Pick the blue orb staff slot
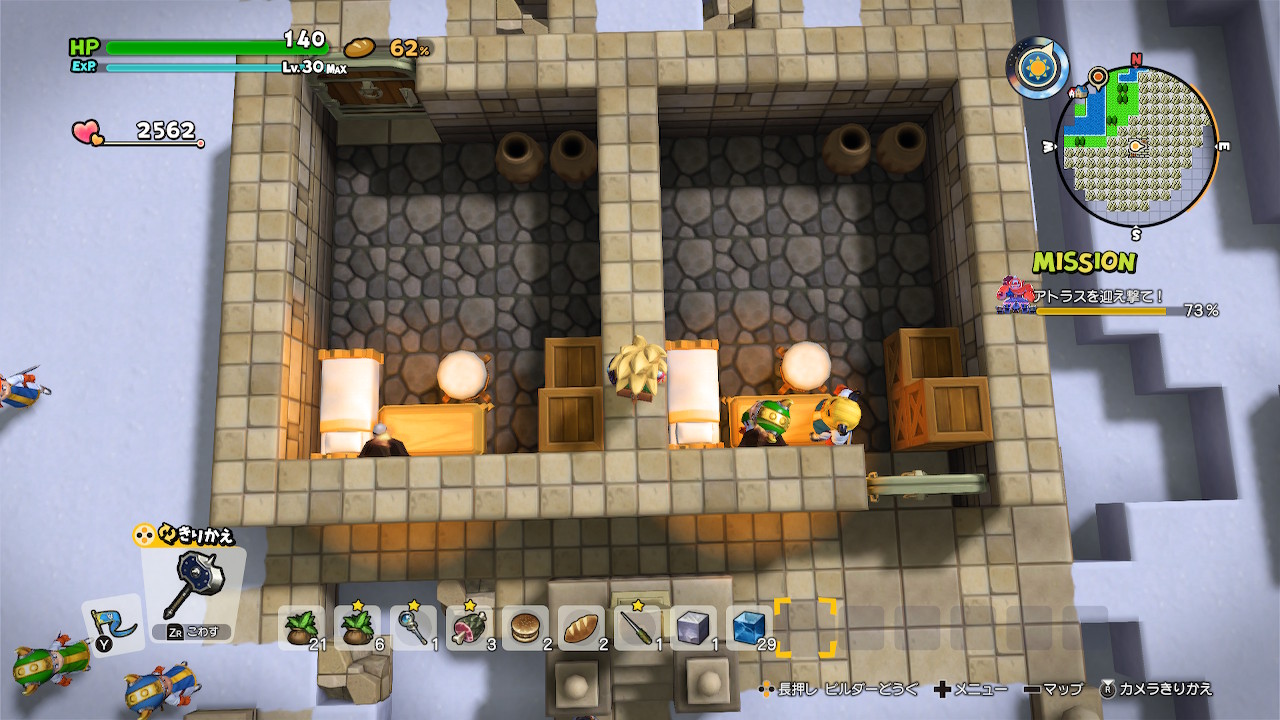1280x720 pixels. 413,627
